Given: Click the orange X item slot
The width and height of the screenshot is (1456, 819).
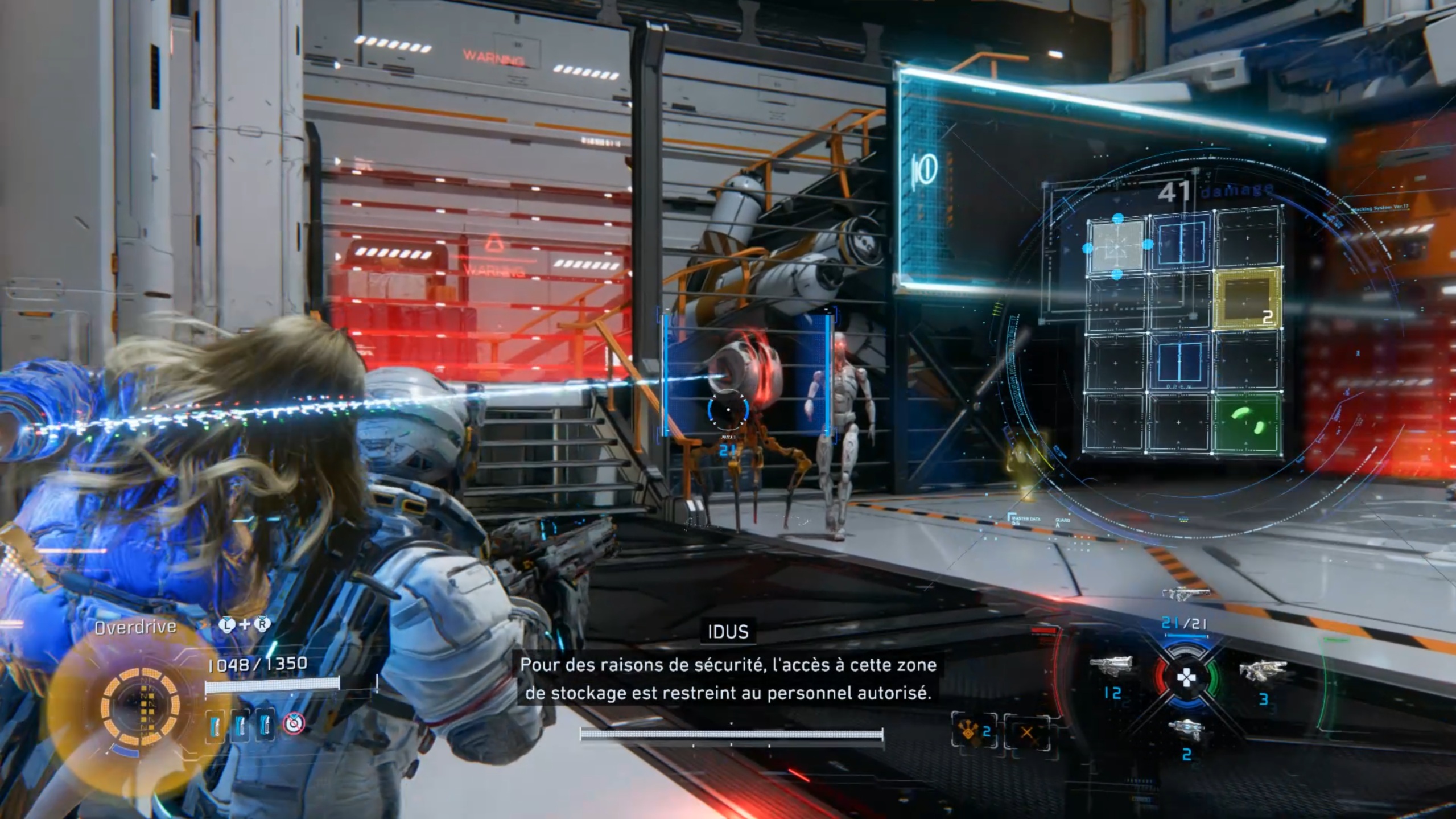Looking at the screenshot, I should click(1026, 732).
